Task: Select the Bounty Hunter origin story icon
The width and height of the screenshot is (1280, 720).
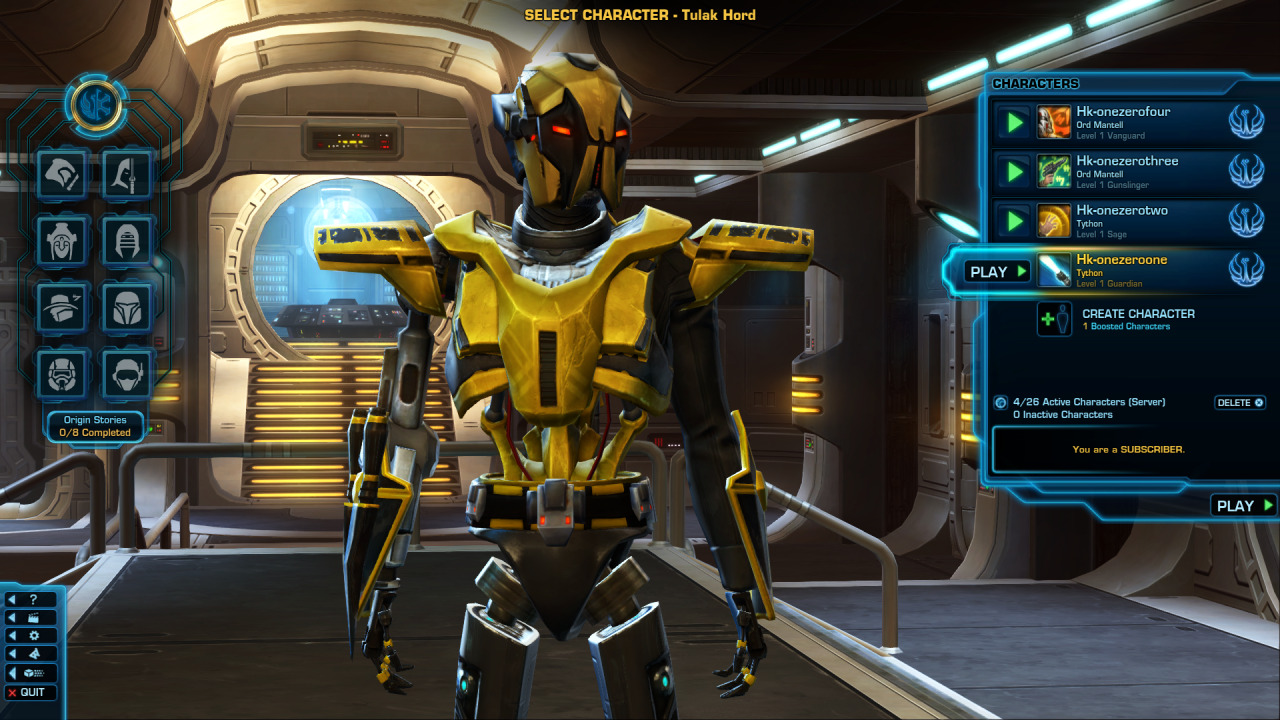Action: [x=126, y=308]
